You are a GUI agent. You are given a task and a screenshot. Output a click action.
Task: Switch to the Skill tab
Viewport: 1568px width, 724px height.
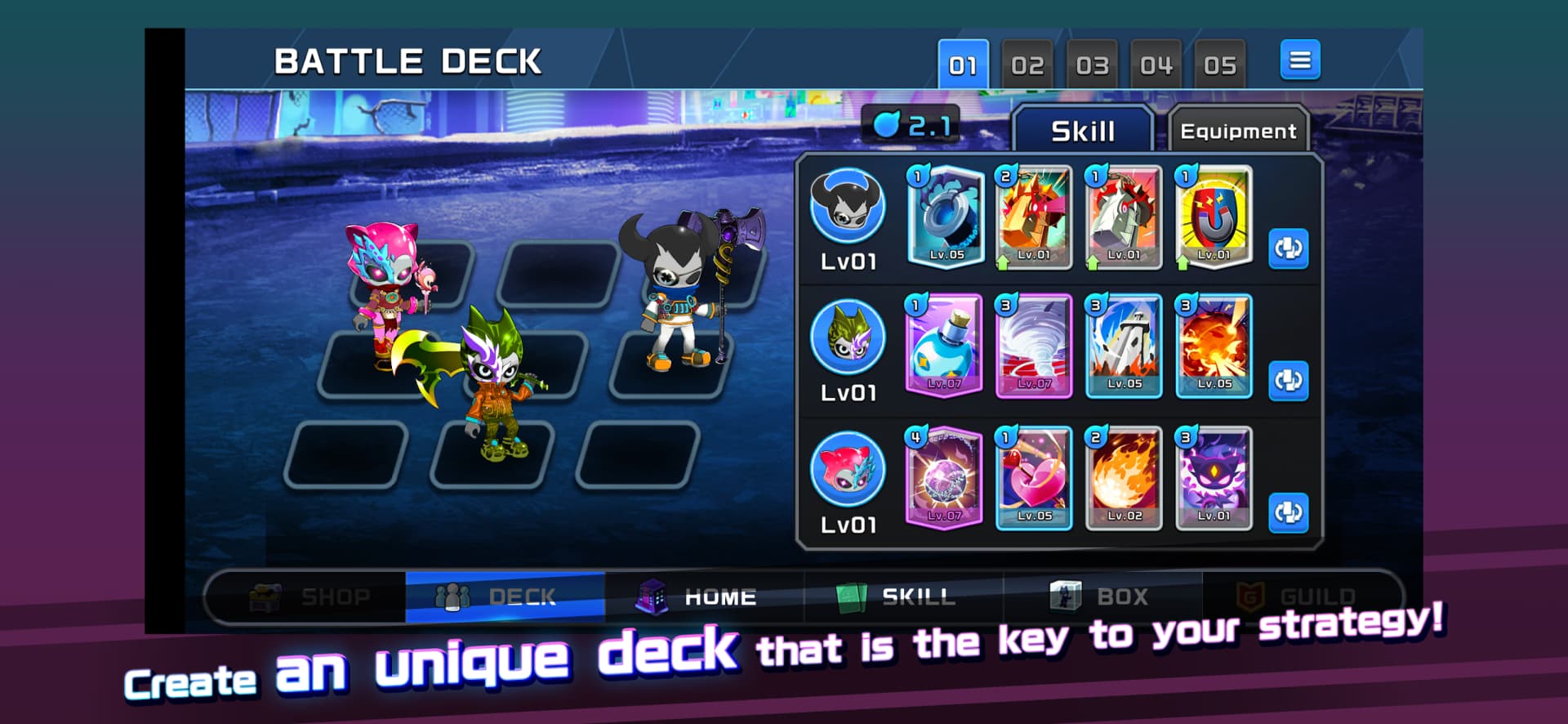pos(1084,130)
